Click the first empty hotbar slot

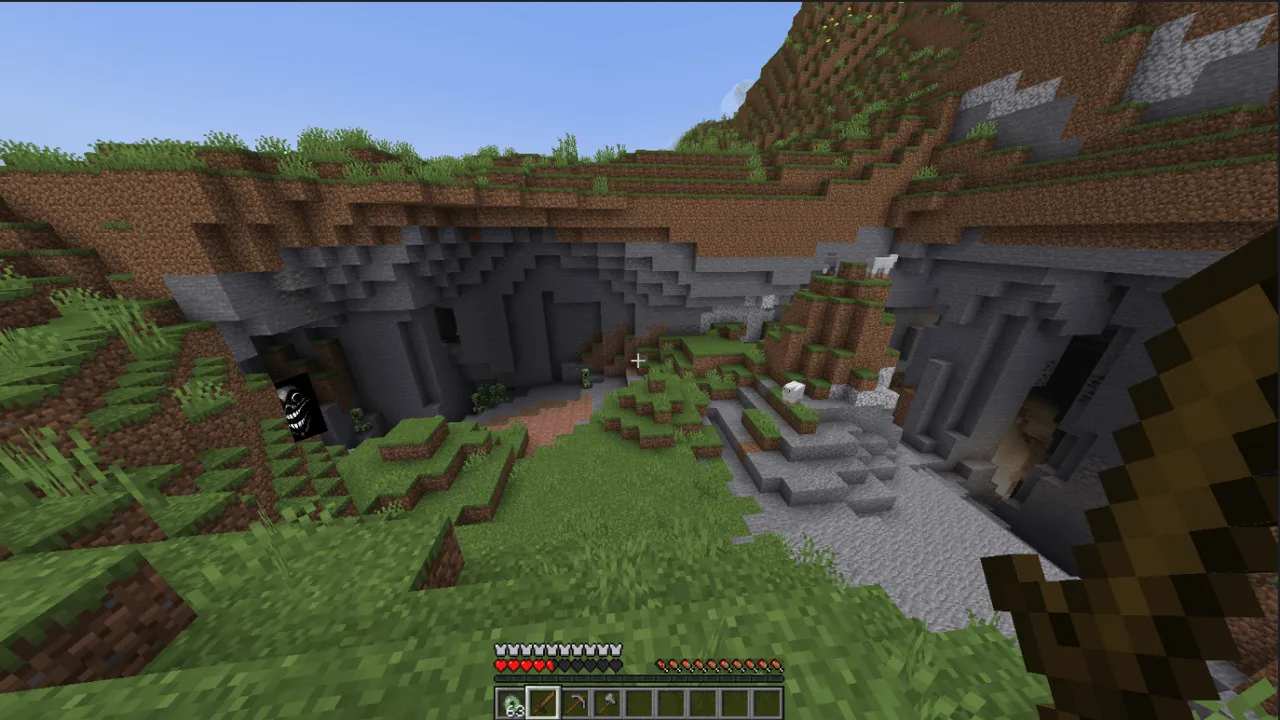(x=641, y=703)
